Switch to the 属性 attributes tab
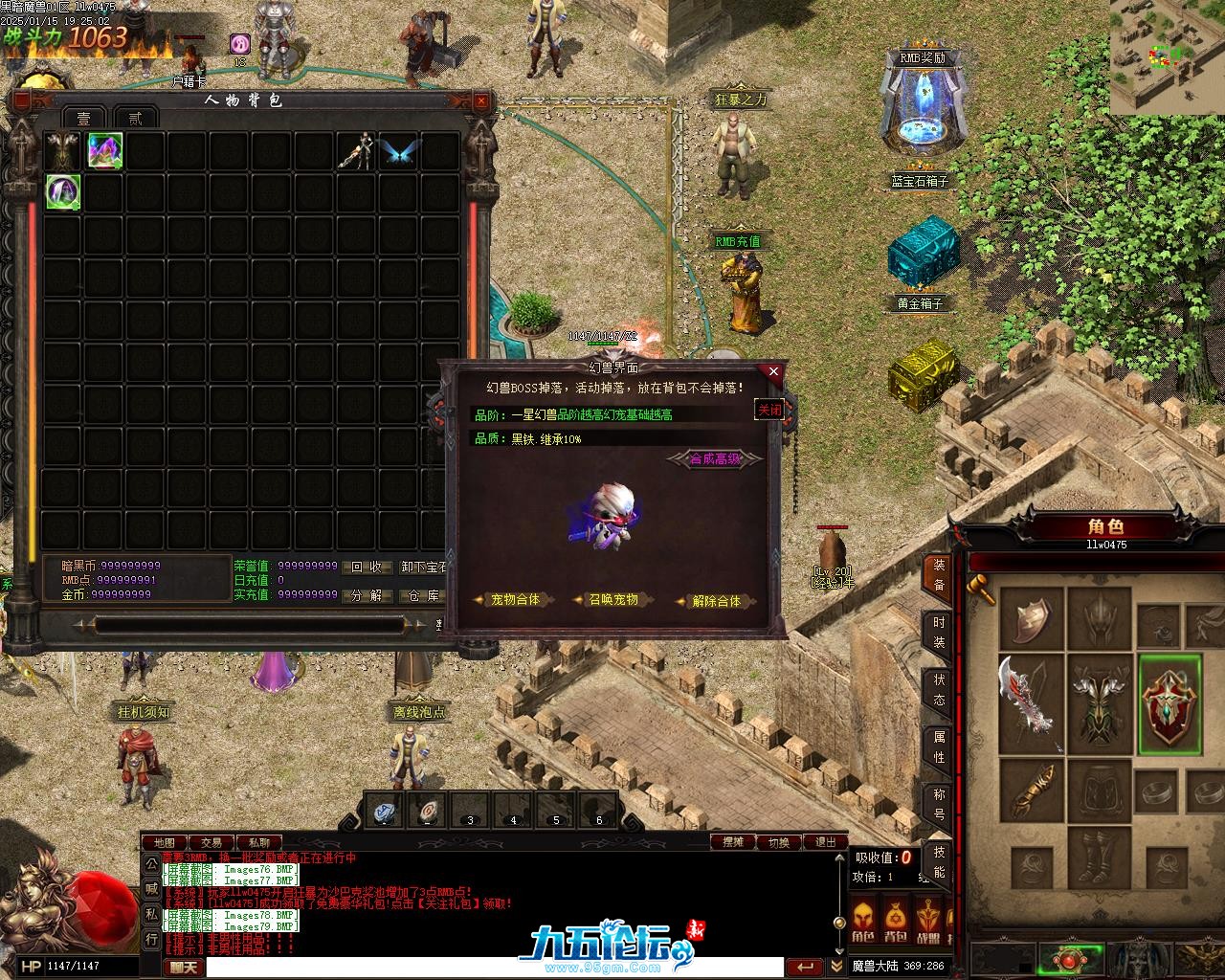This screenshot has height=980, width=1225. 939,748
